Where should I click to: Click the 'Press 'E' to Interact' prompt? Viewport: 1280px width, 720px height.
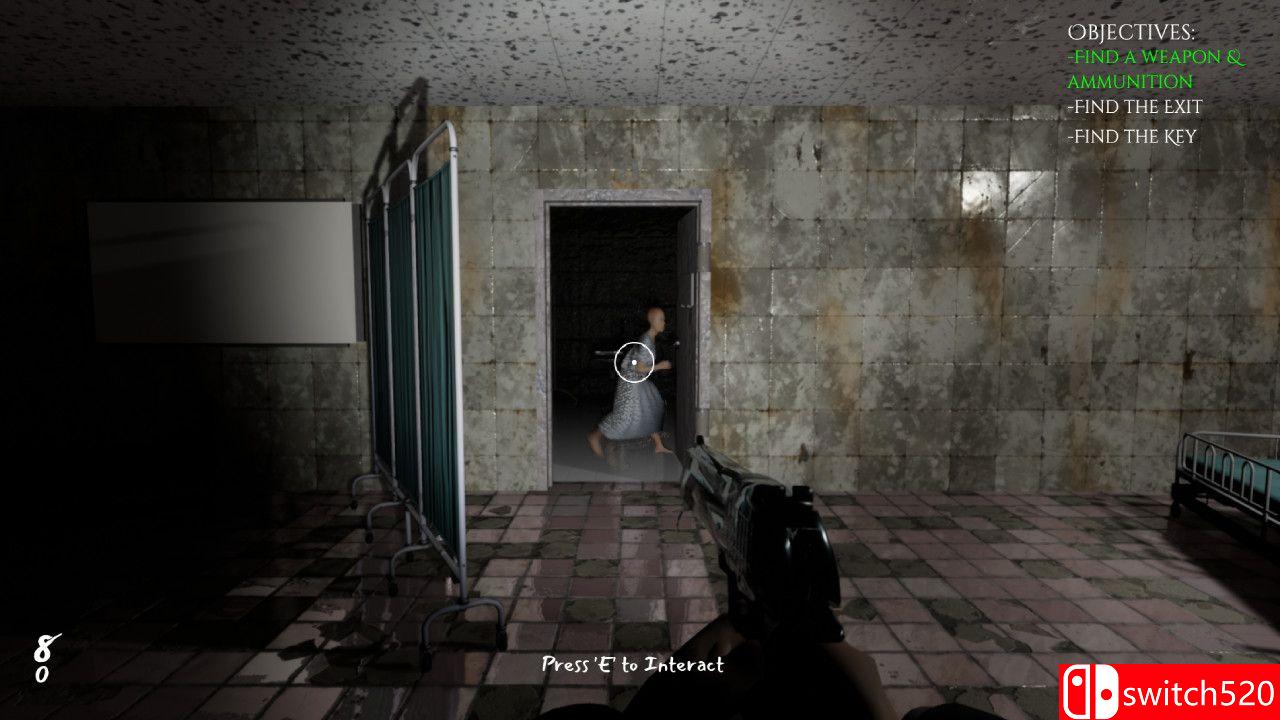(632, 665)
